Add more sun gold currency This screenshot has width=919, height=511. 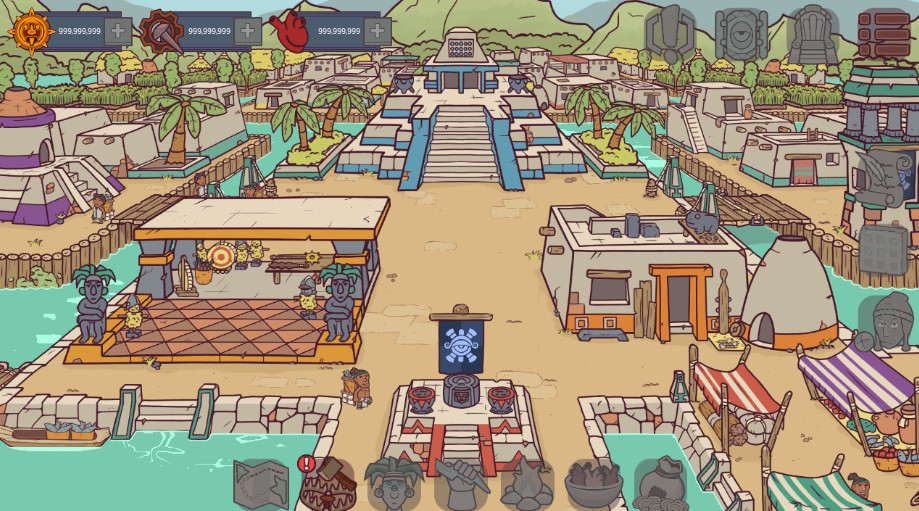118,31
